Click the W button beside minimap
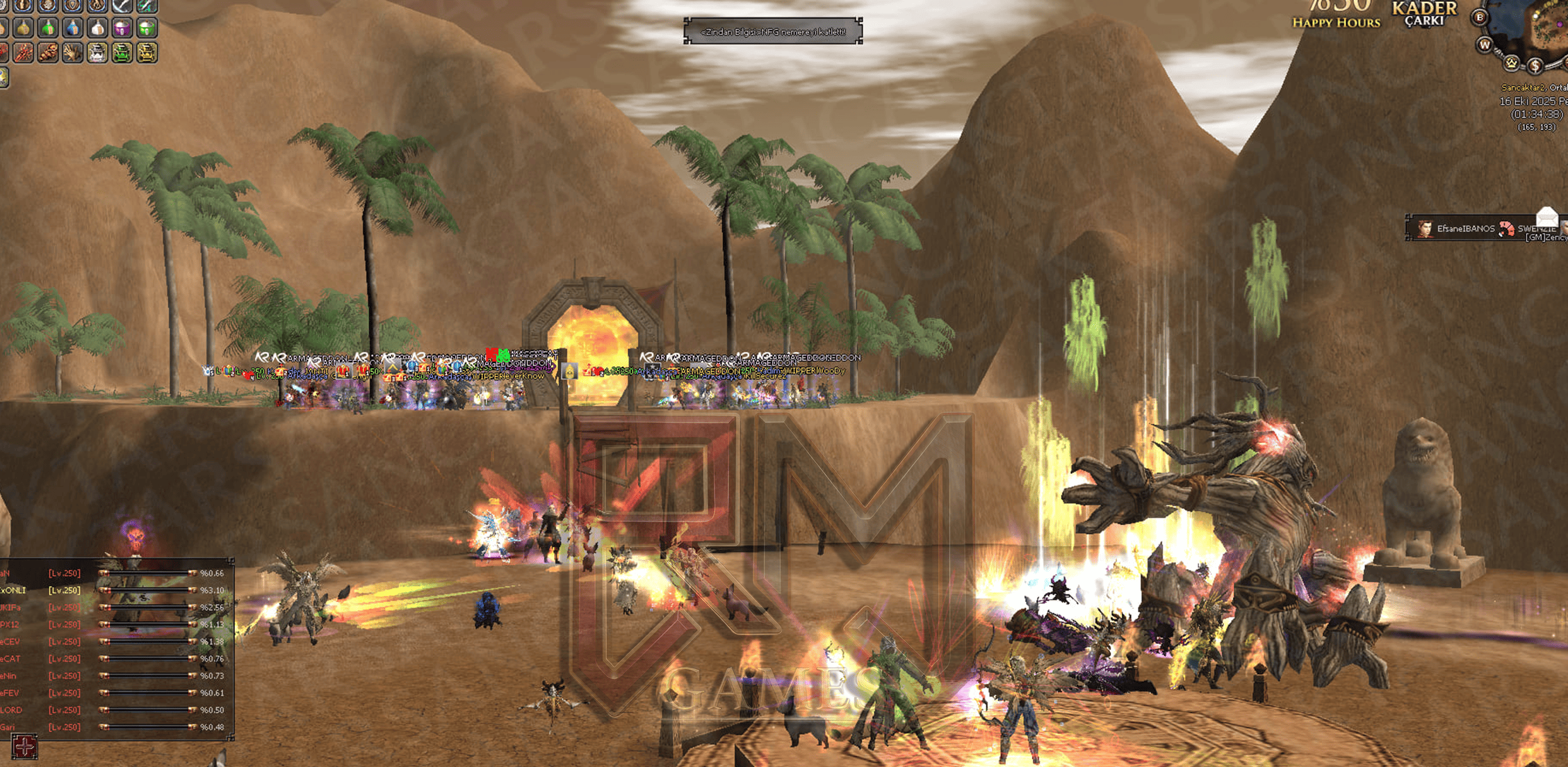 (1485, 44)
